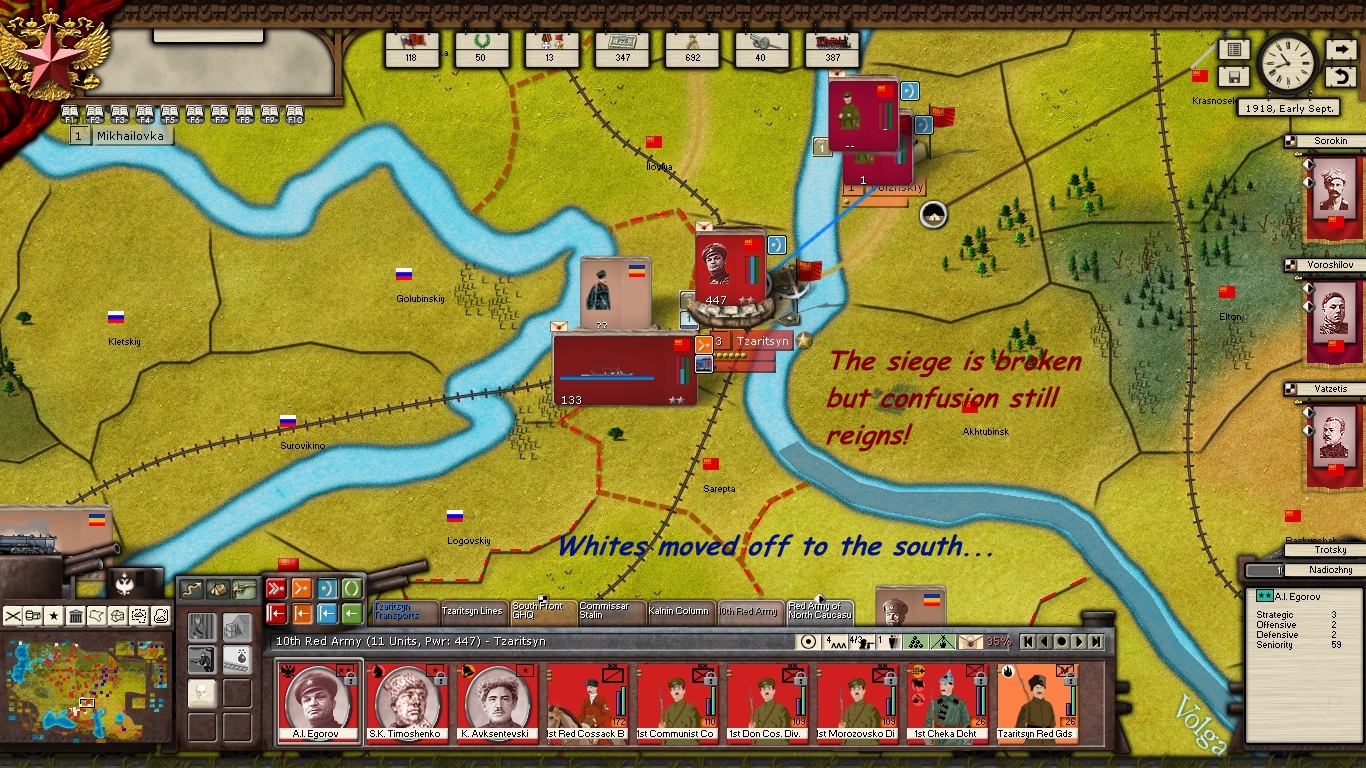
Task: Toggle the star map filter button
Action: tap(54, 616)
